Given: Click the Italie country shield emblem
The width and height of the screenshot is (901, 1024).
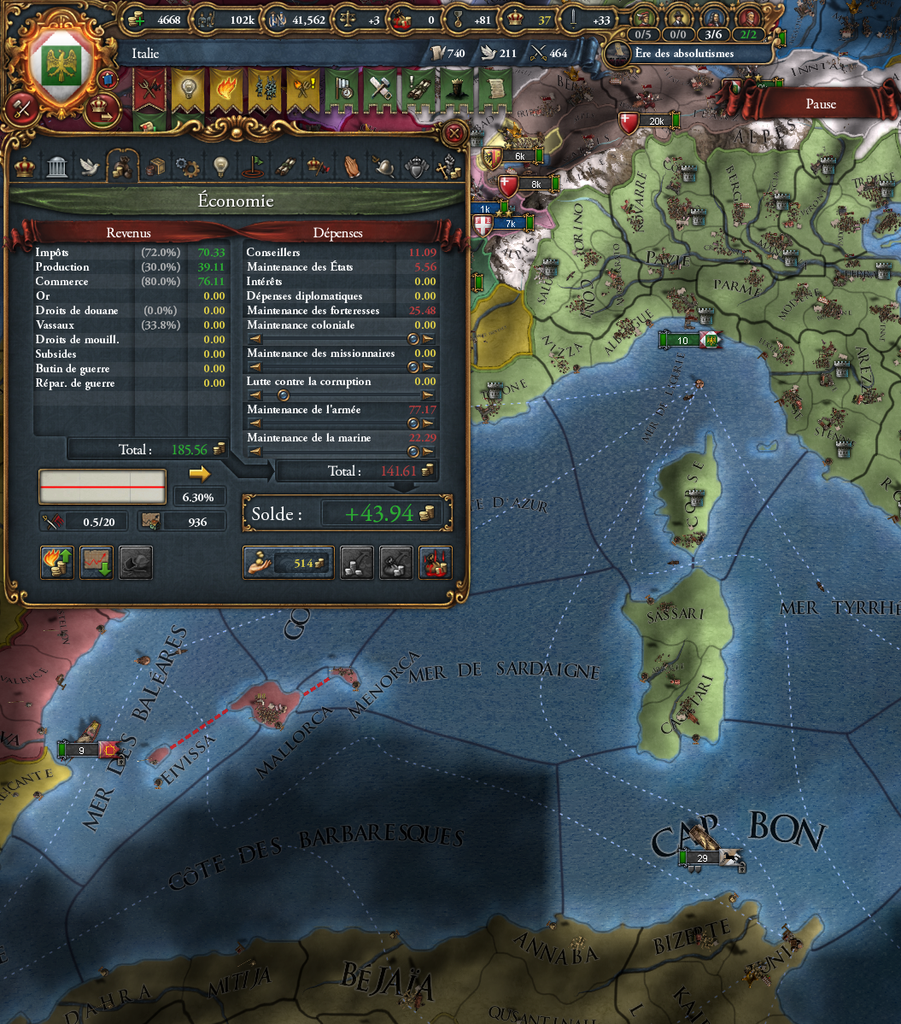Looking at the screenshot, I should tap(60, 62).
